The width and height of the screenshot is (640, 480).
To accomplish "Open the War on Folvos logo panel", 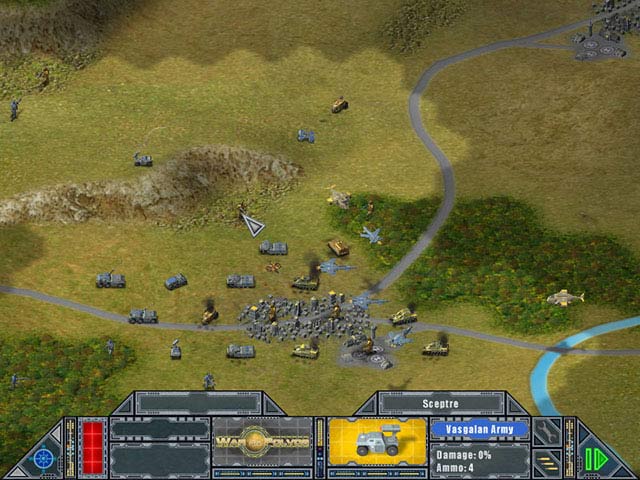I will coord(261,441).
